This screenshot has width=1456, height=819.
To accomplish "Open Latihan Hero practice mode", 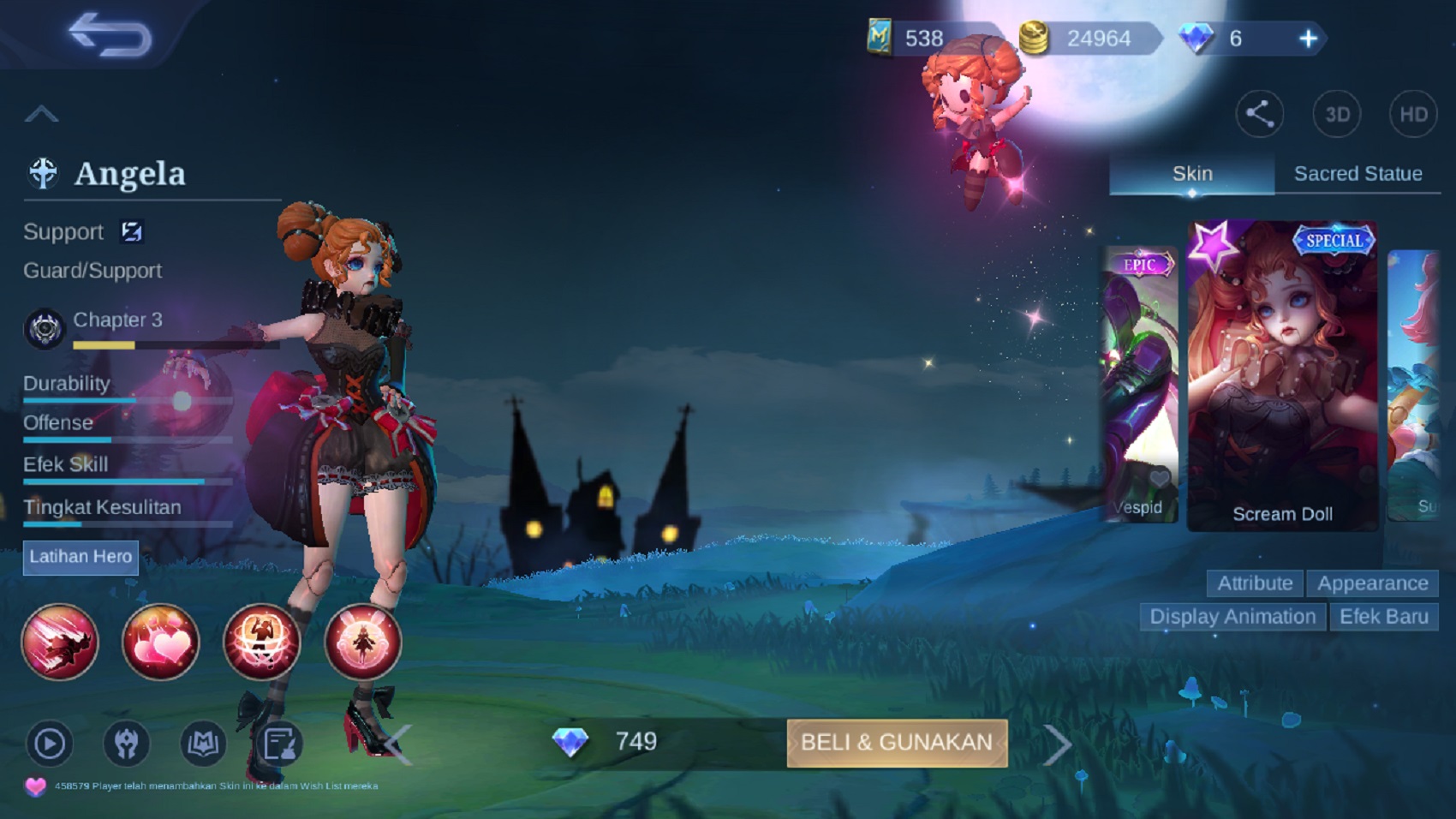I will point(81,558).
